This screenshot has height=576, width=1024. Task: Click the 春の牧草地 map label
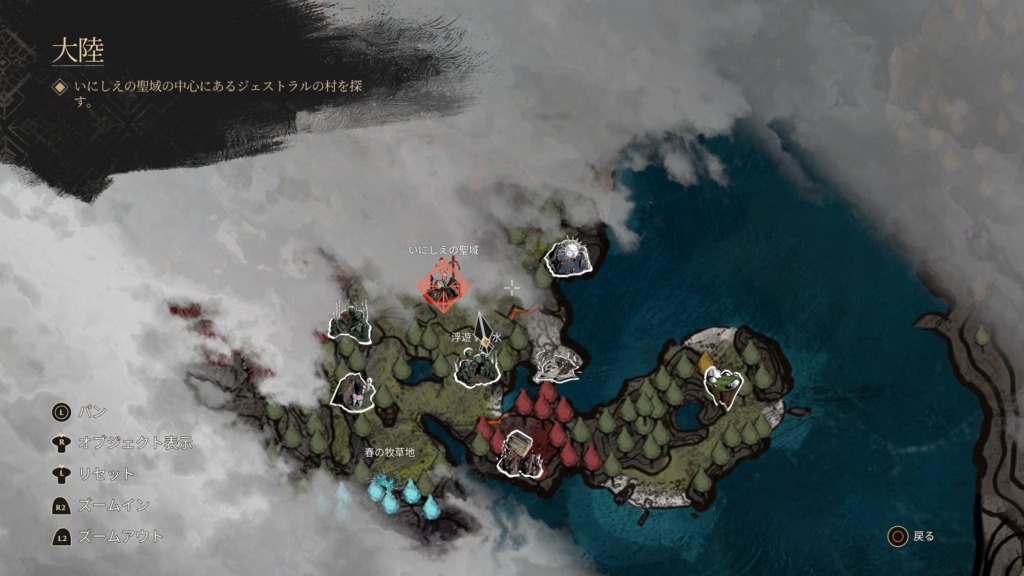point(389,452)
